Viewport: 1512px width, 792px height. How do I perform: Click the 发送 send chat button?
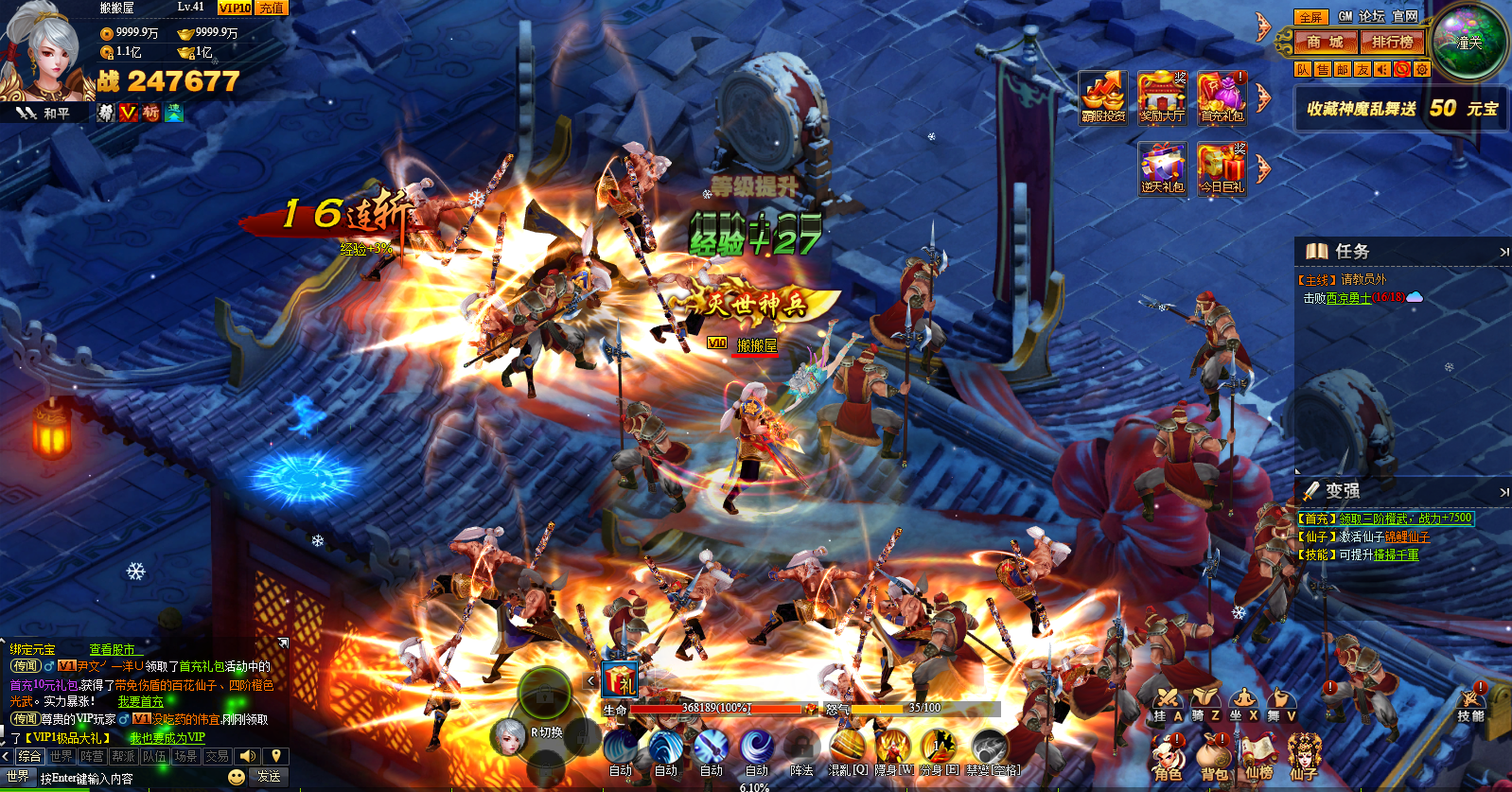point(269,777)
